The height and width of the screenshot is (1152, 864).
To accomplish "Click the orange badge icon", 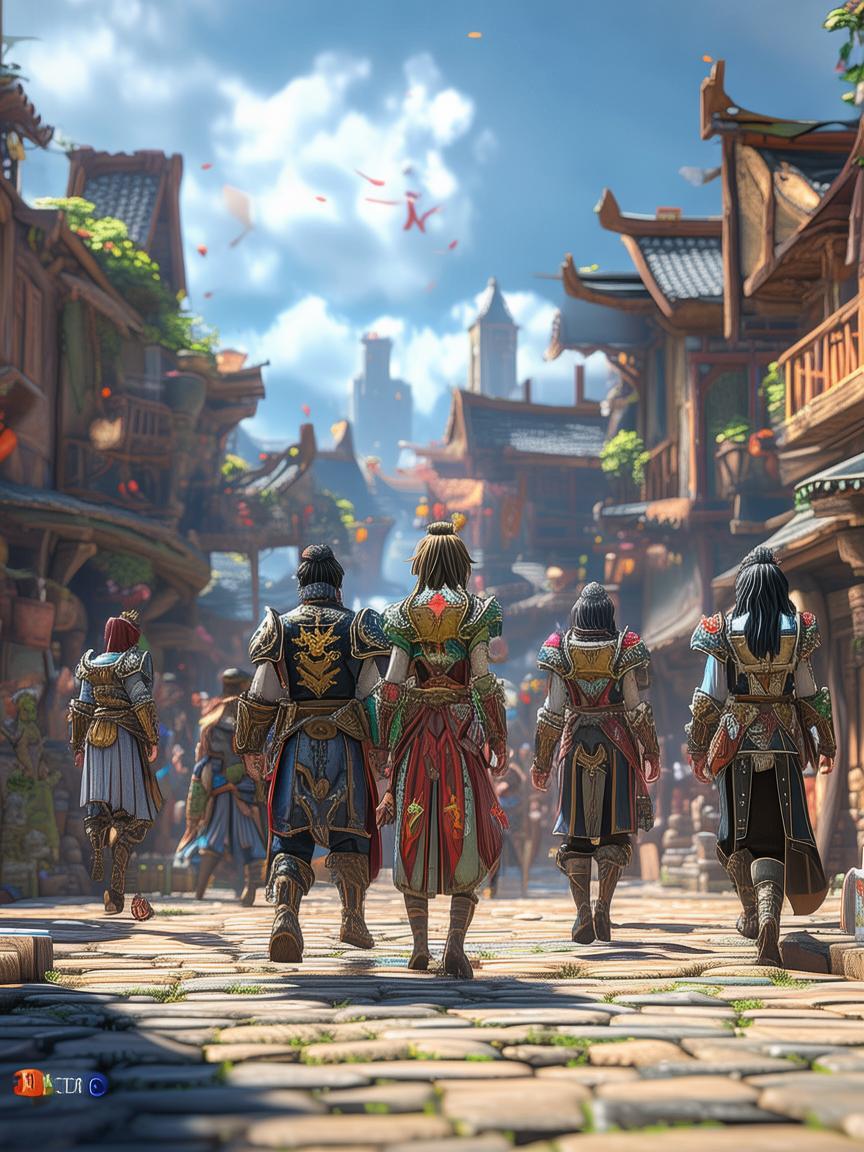I will pos(28,1083).
